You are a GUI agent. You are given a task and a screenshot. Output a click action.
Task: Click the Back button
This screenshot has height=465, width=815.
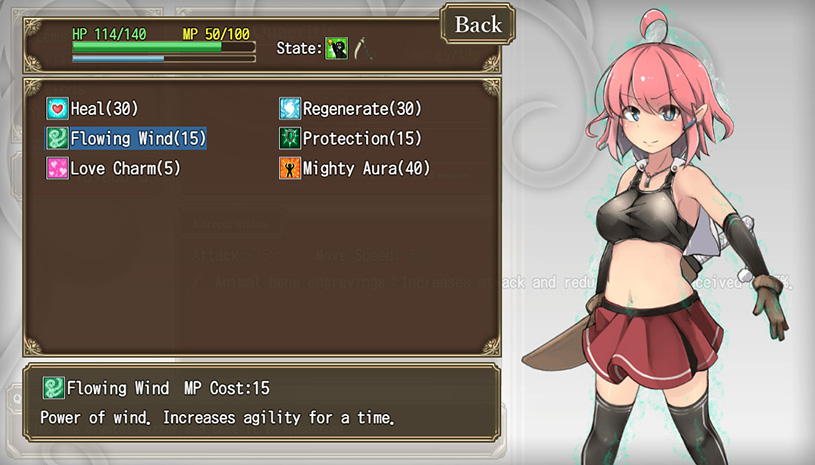(x=478, y=25)
